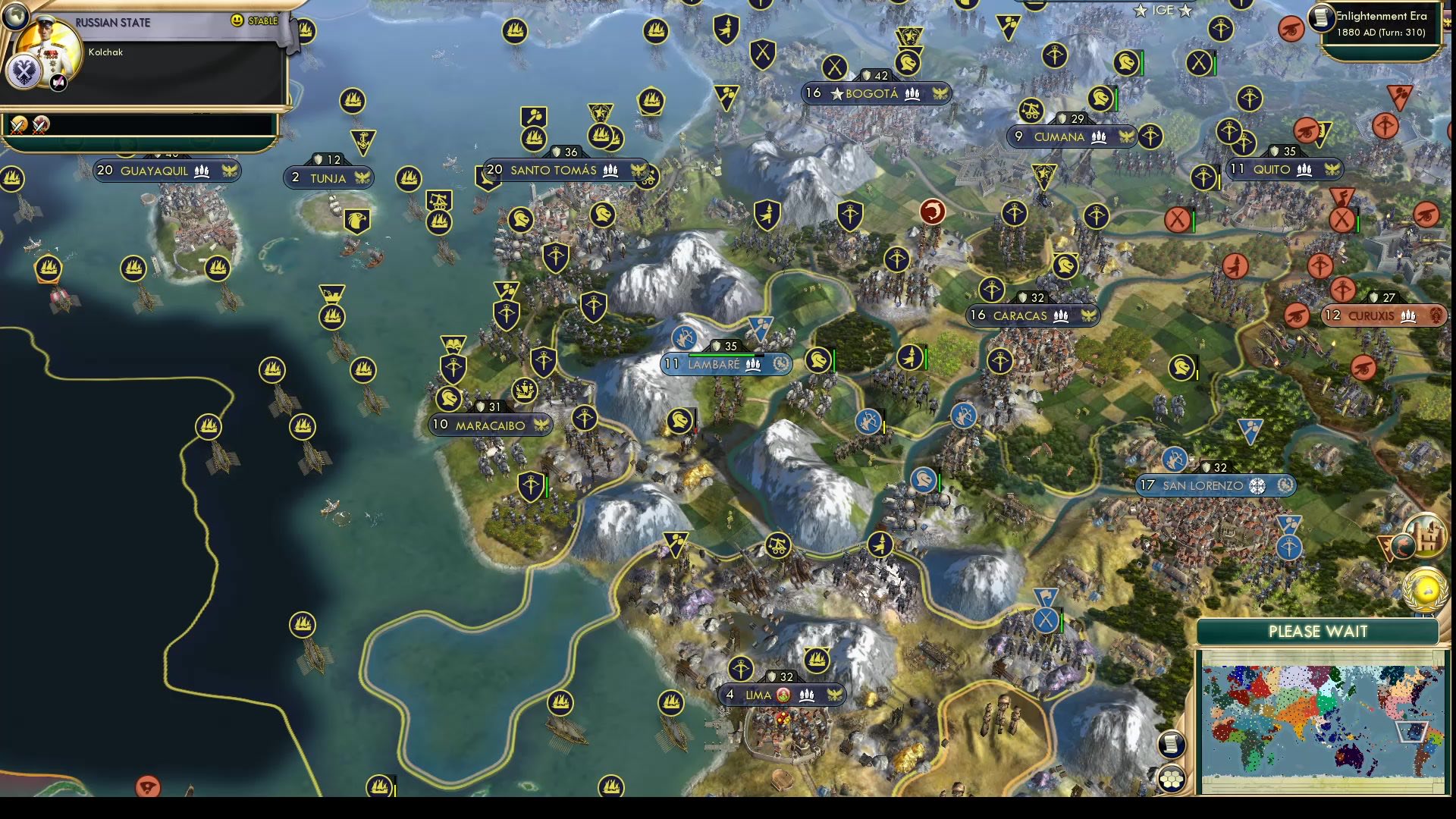Open the notification log scroll icon near minimap

[1172, 747]
